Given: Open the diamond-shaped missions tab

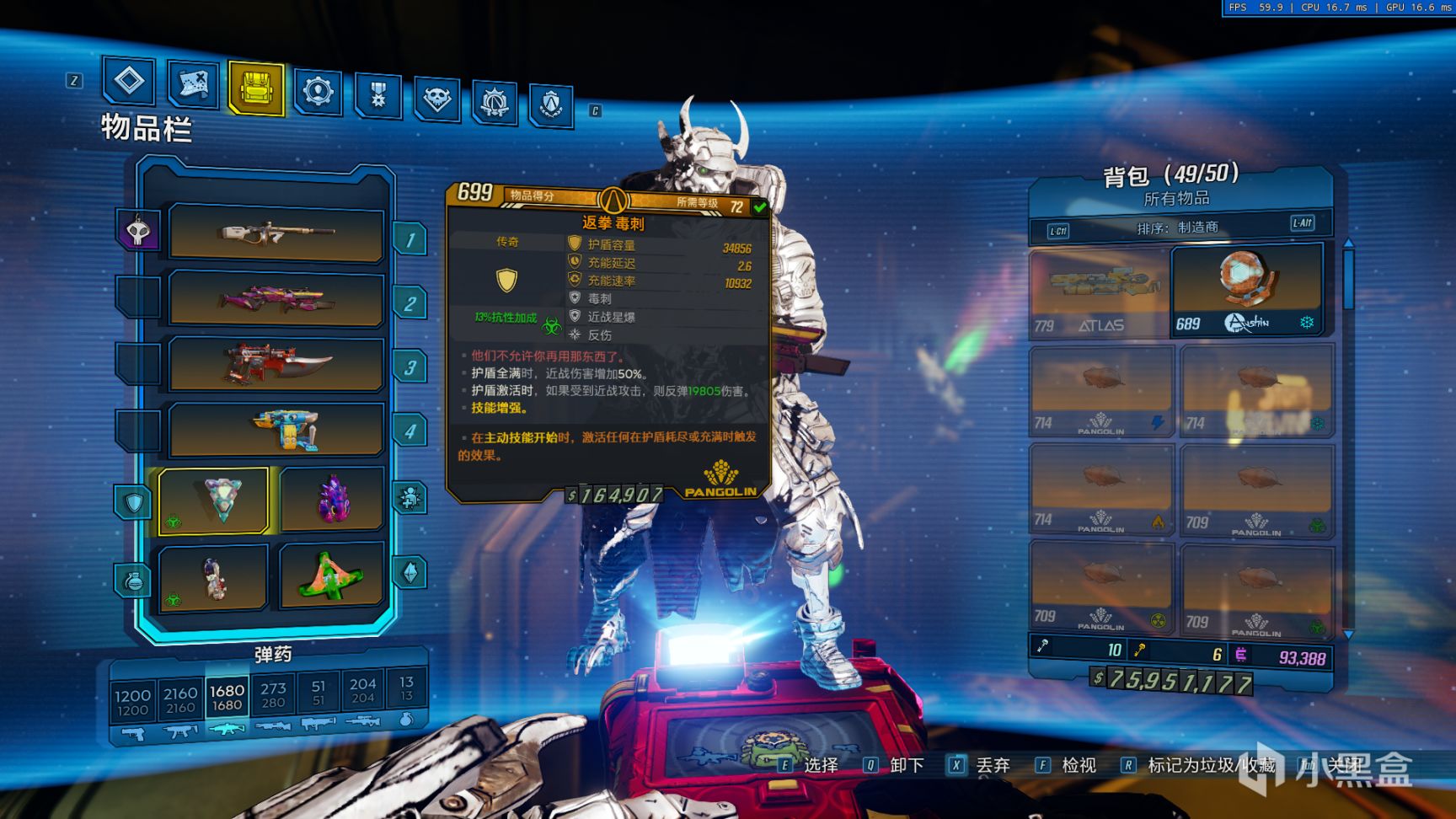Looking at the screenshot, I should (x=129, y=82).
